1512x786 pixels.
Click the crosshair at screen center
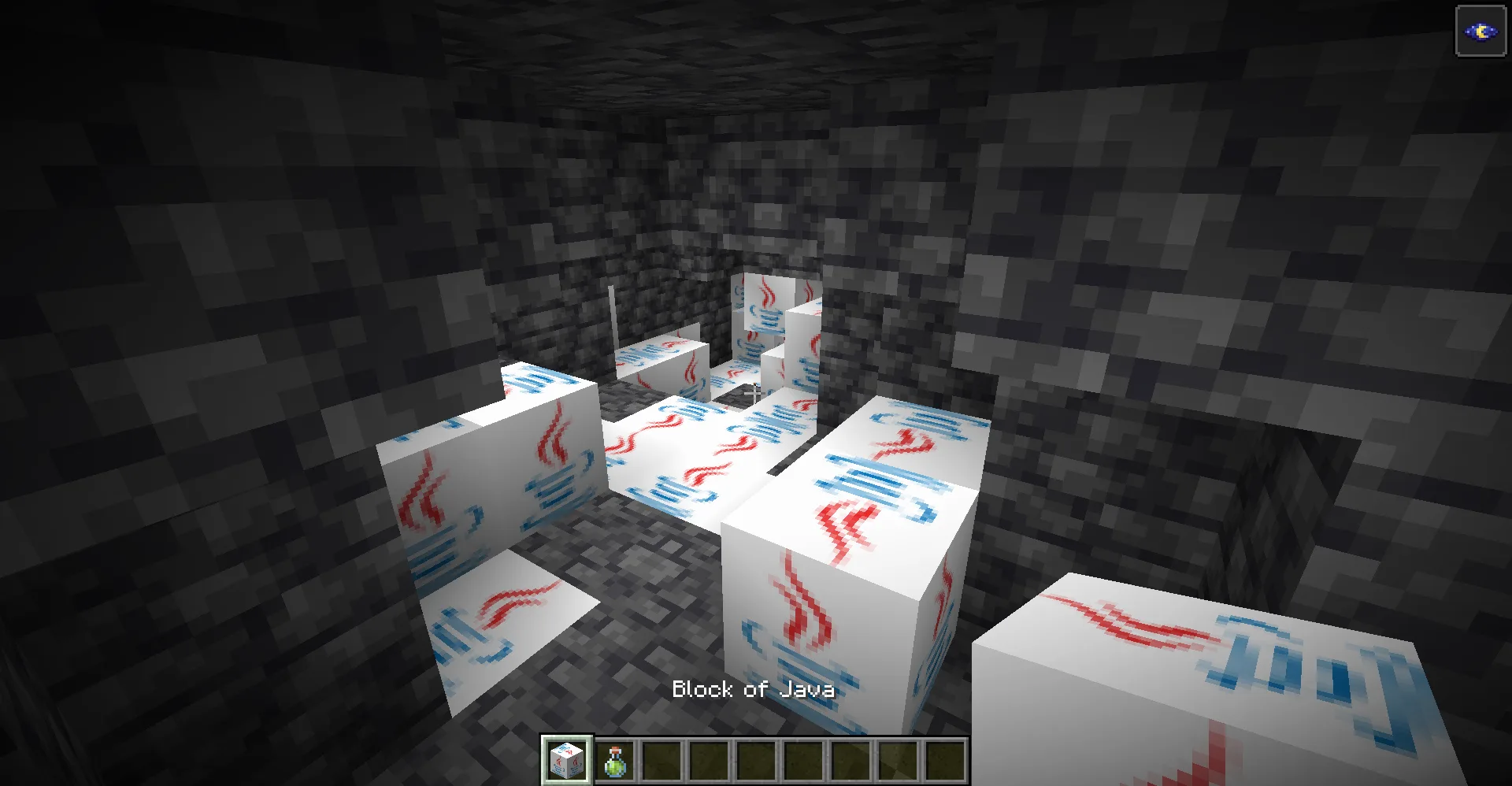click(754, 393)
